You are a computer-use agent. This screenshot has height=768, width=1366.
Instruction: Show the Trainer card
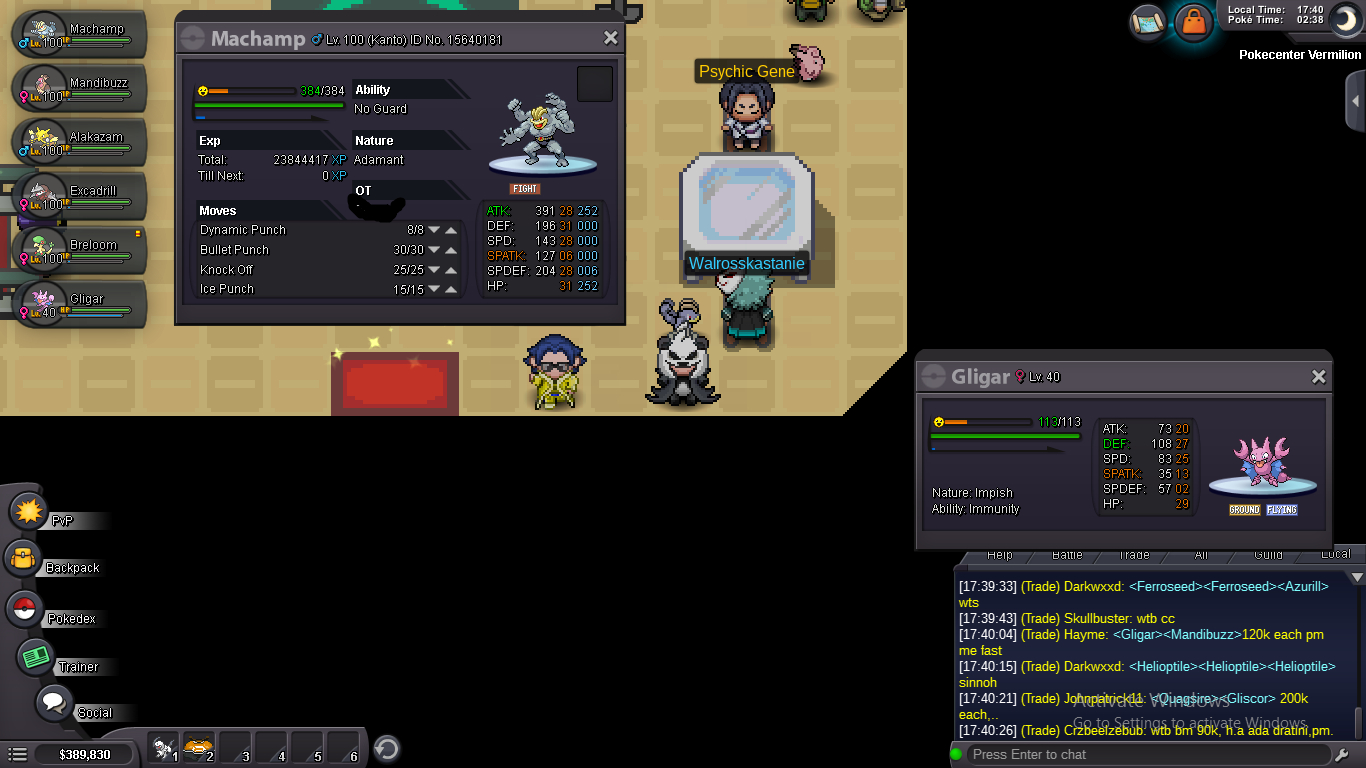pyautogui.click(x=36, y=657)
